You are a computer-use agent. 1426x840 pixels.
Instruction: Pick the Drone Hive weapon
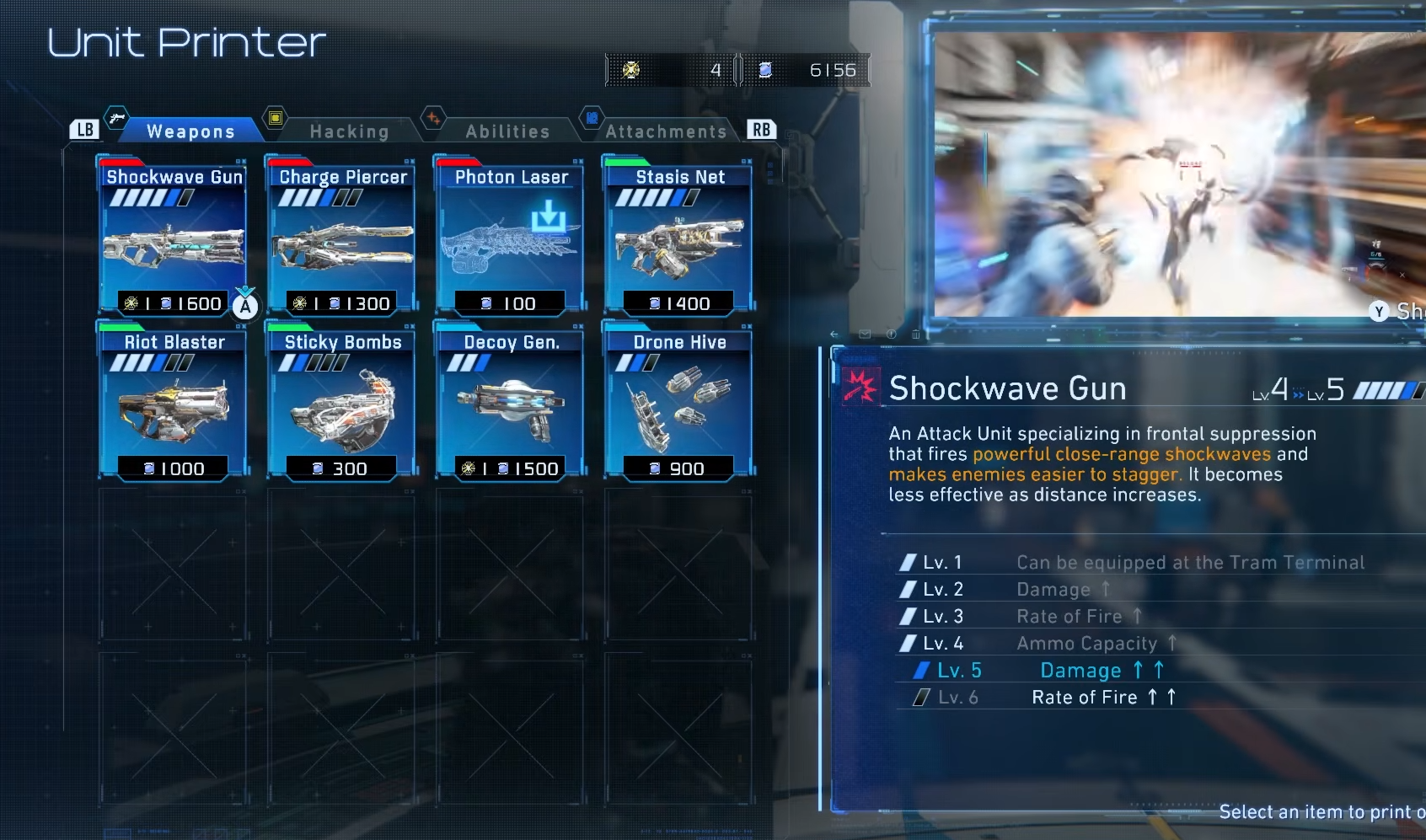[x=679, y=403]
